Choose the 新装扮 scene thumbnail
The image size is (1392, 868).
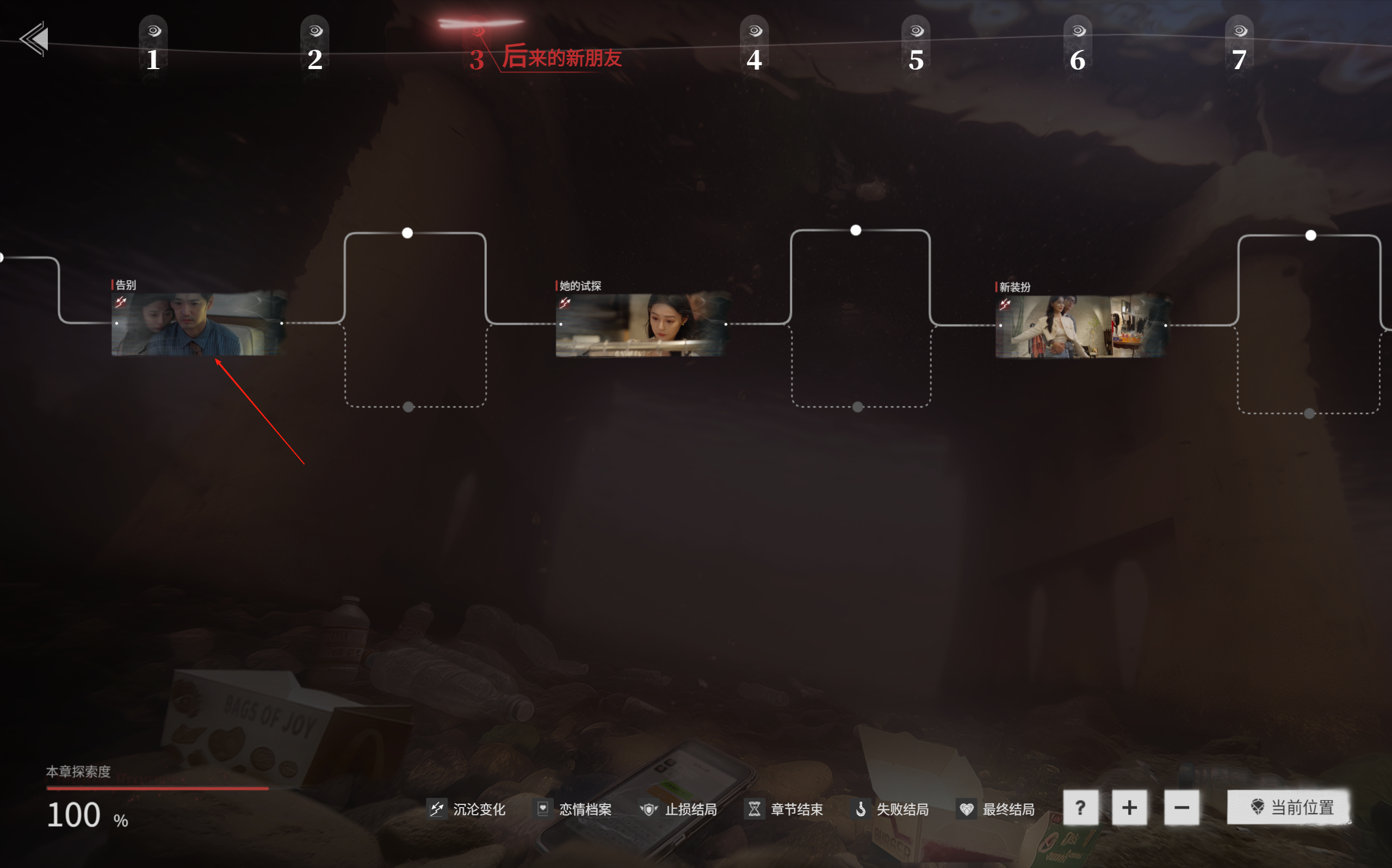point(1081,326)
